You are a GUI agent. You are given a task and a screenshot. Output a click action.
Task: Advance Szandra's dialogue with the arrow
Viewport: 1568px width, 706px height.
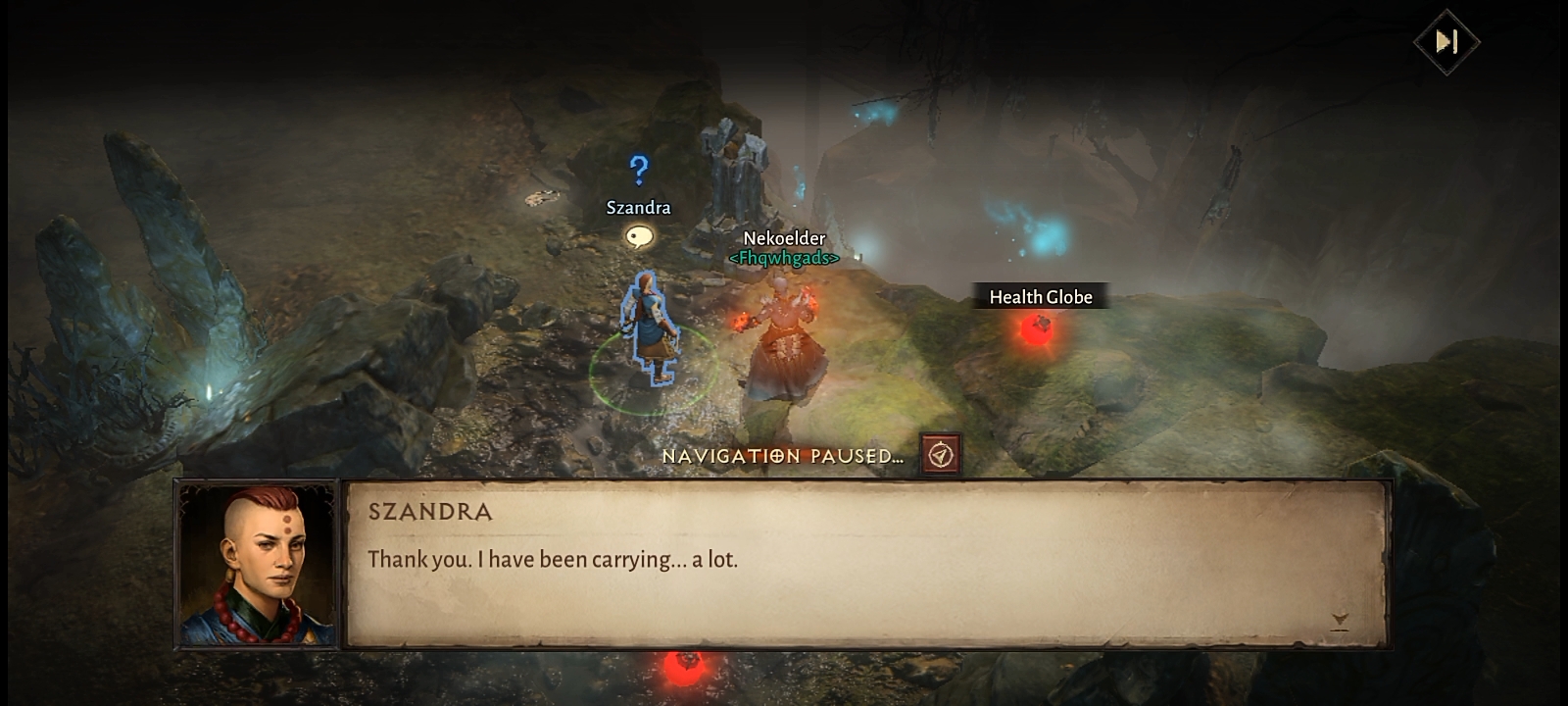[1340, 620]
